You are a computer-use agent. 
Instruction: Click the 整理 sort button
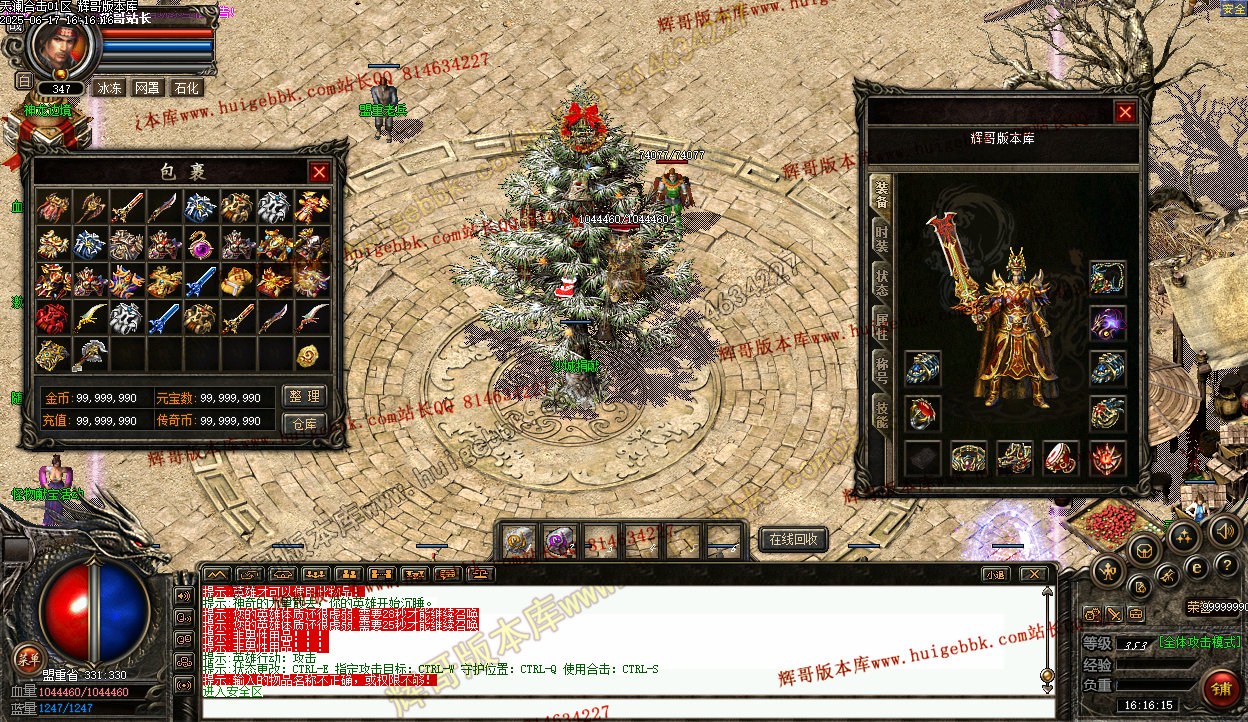coord(304,397)
